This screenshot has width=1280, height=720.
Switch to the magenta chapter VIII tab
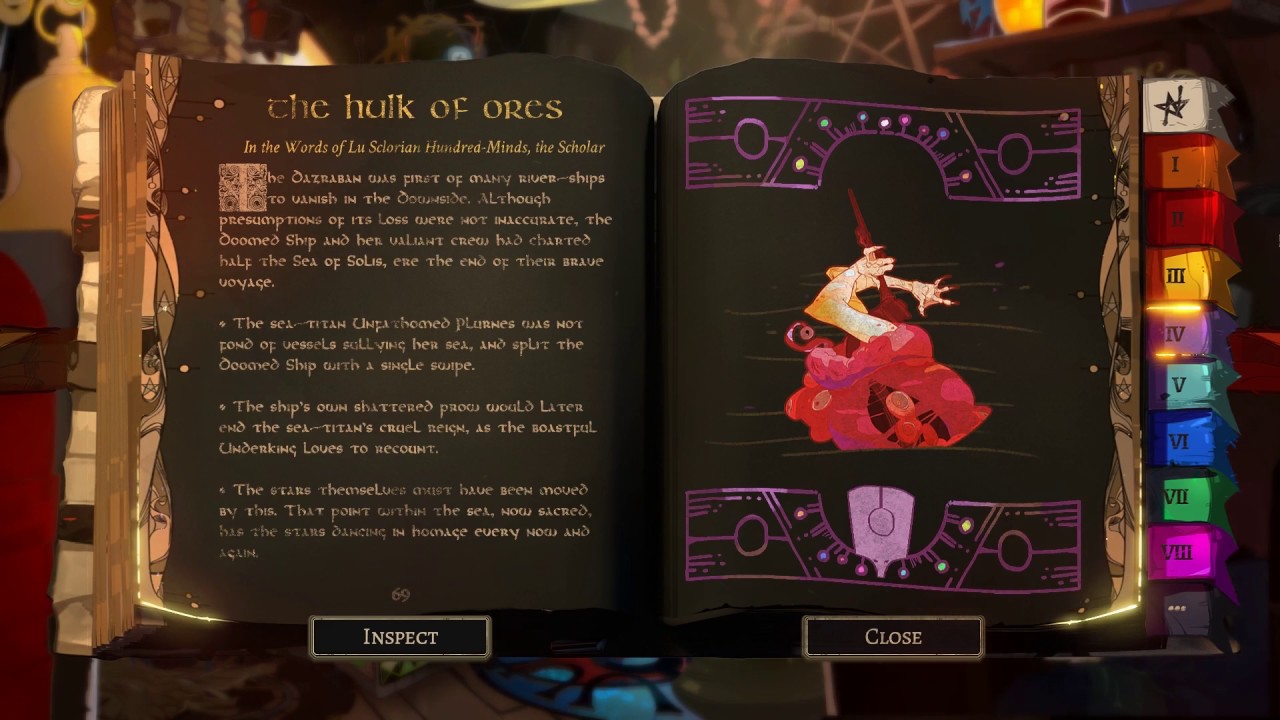tap(1180, 552)
